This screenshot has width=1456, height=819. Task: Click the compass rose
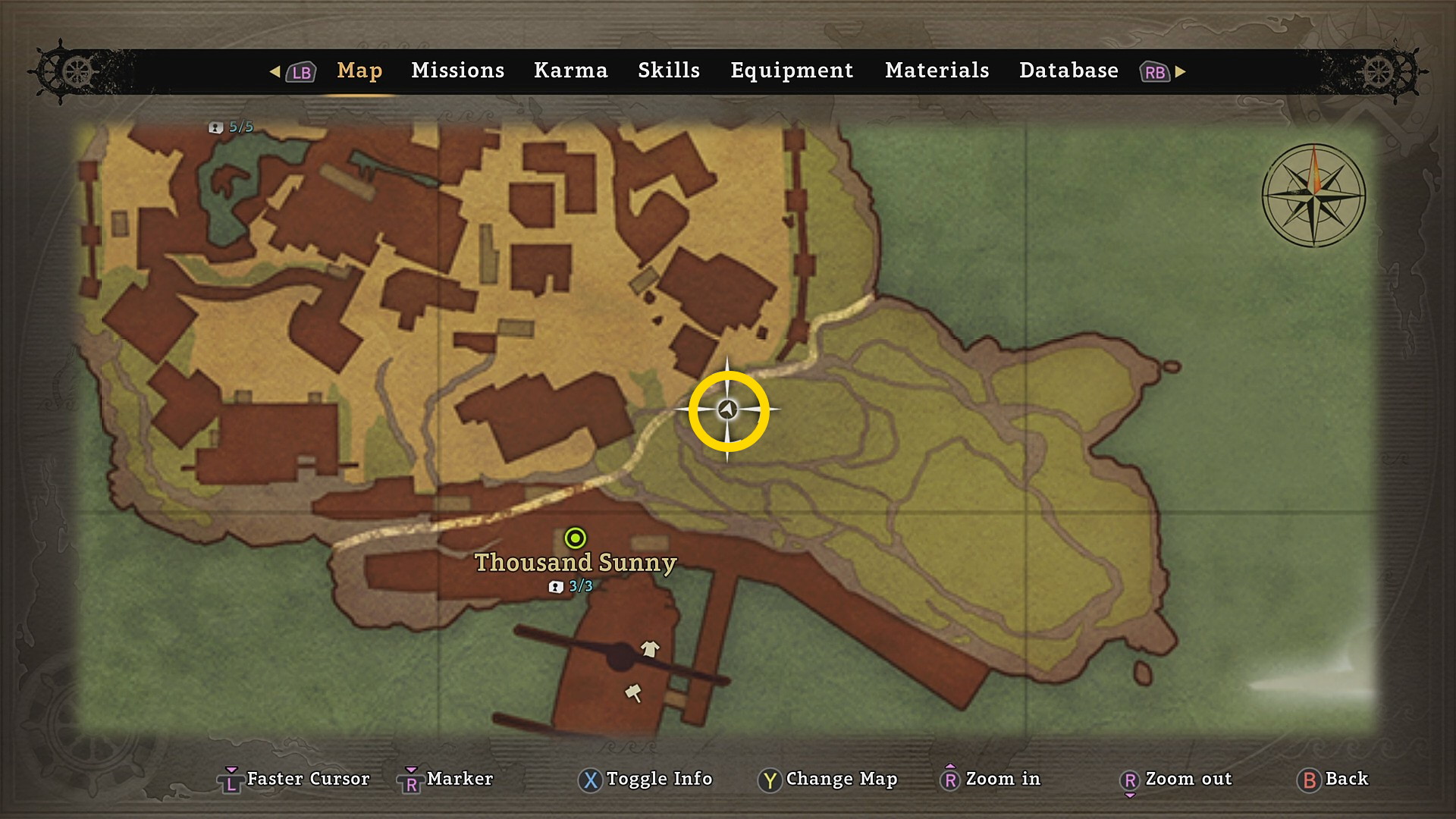tap(1313, 196)
